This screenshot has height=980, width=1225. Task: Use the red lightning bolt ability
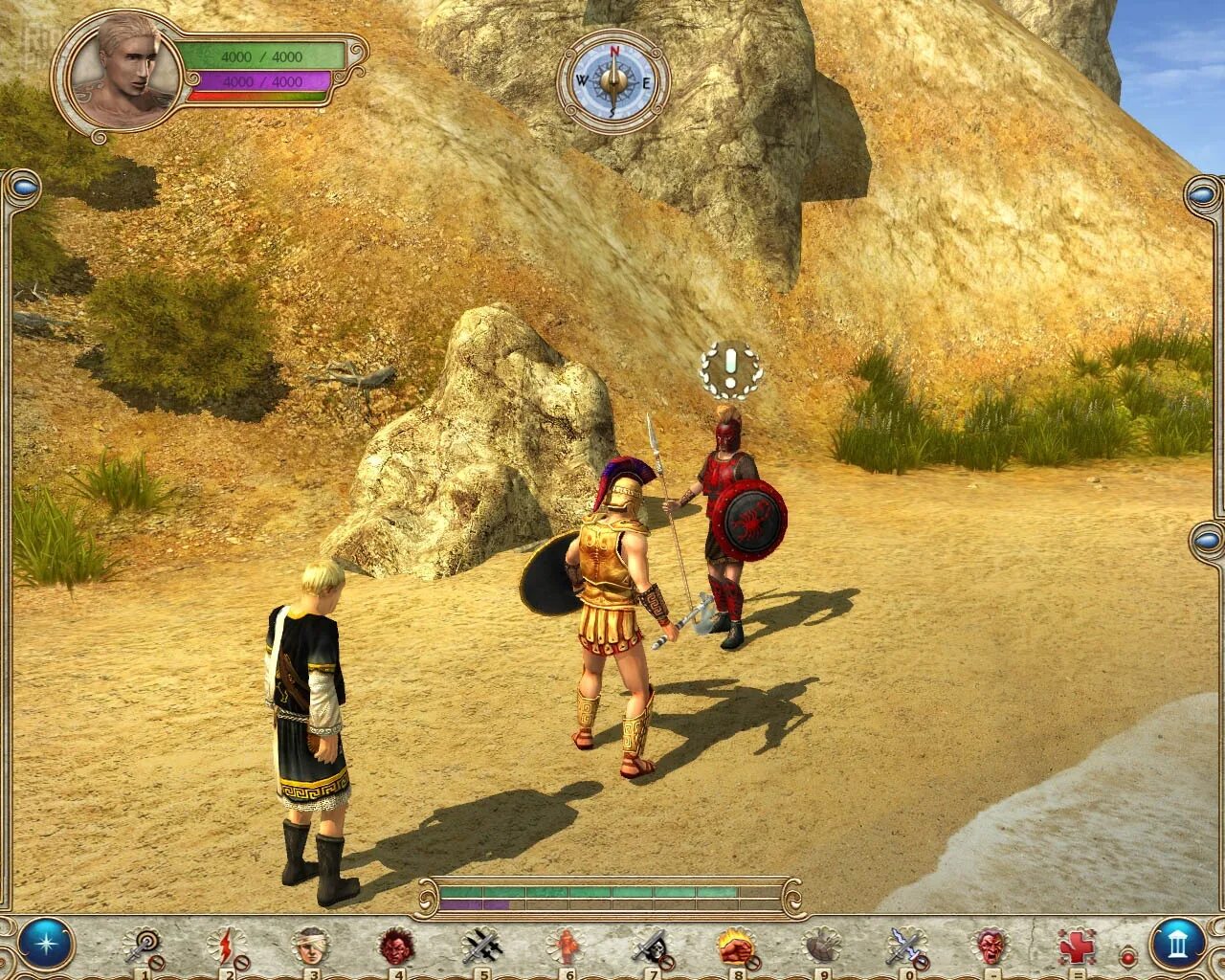(x=226, y=947)
